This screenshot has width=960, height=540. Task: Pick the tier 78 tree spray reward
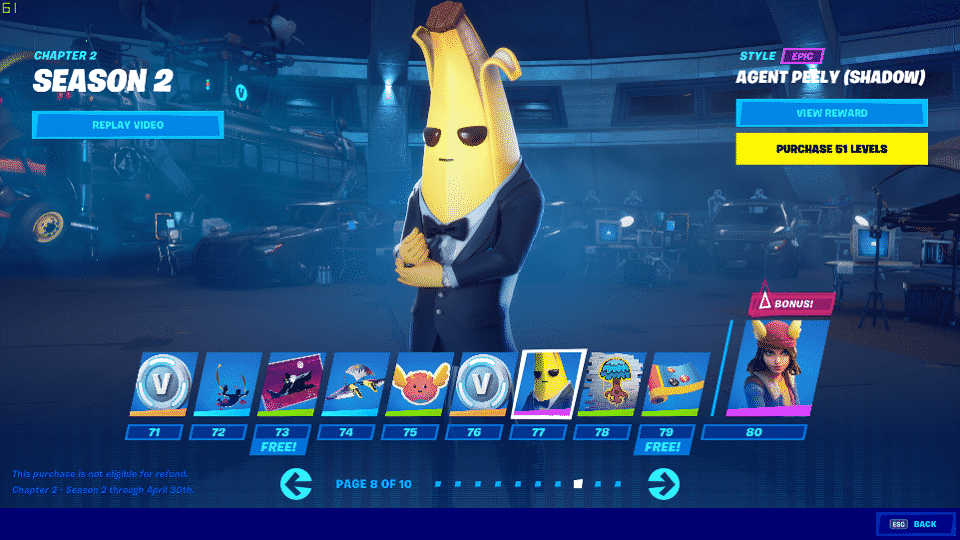click(611, 383)
